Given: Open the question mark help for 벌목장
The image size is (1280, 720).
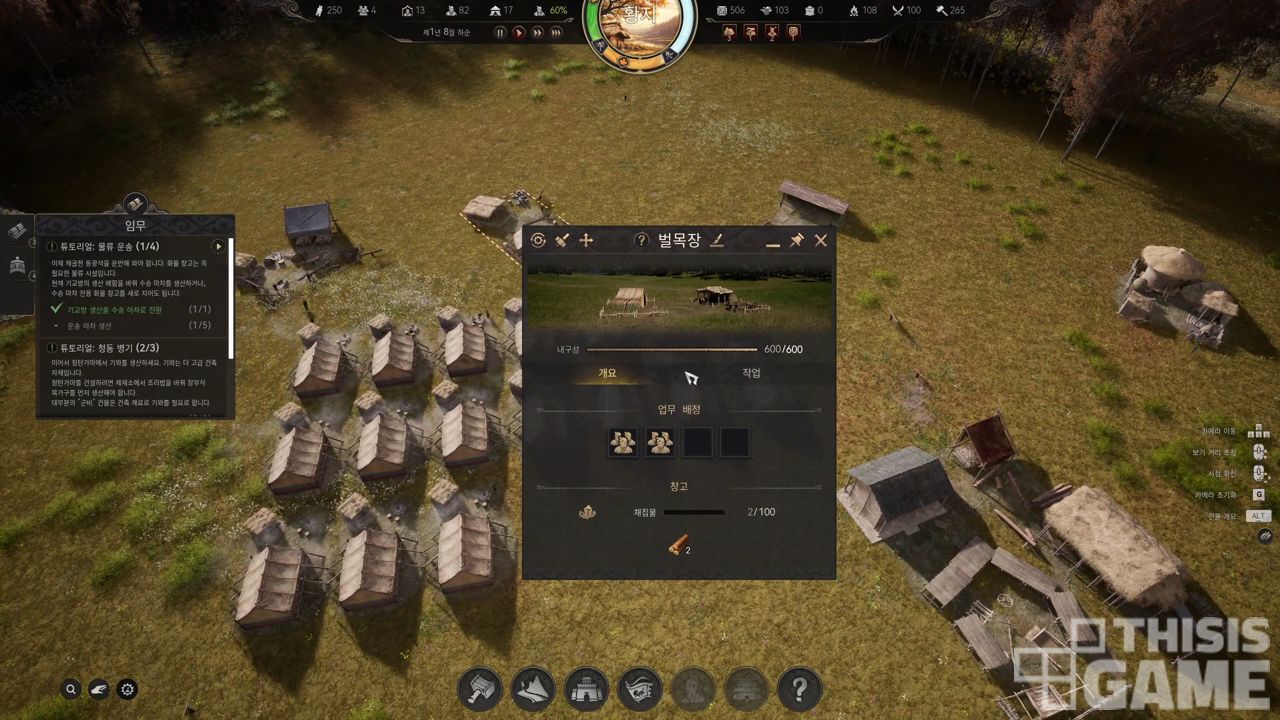Looking at the screenshot, I should pyautogui.click(x=642, y=240).
